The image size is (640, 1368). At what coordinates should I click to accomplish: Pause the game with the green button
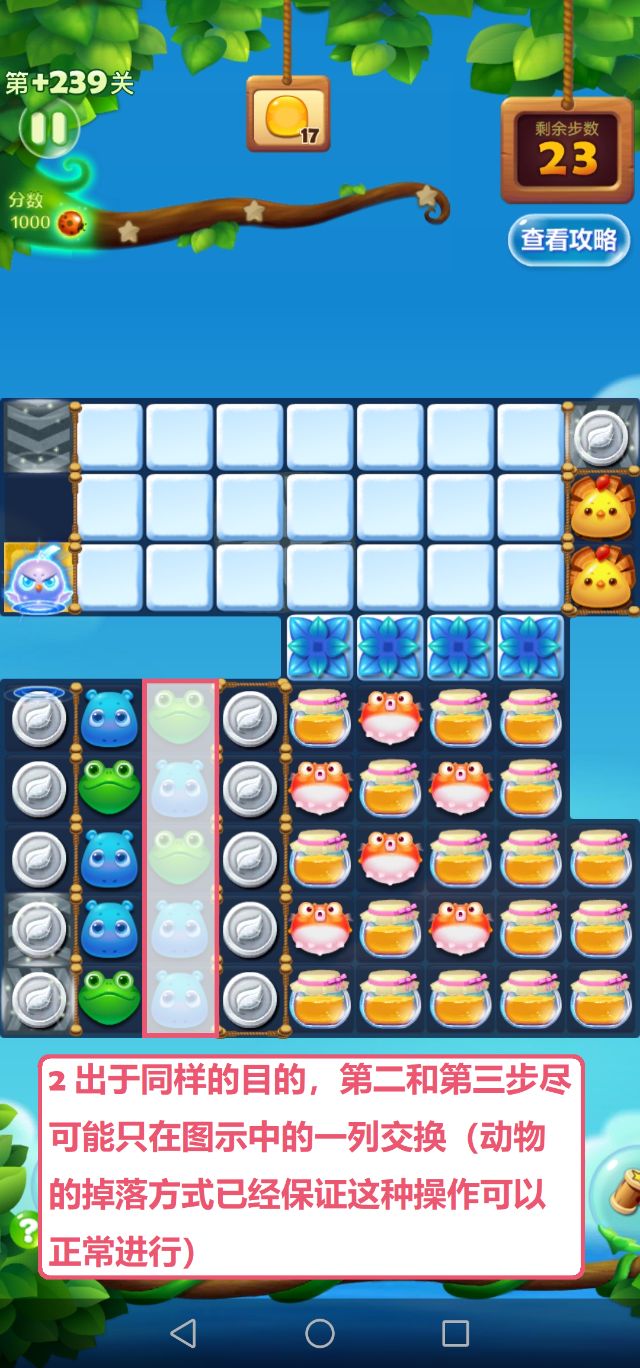(47, 127)
